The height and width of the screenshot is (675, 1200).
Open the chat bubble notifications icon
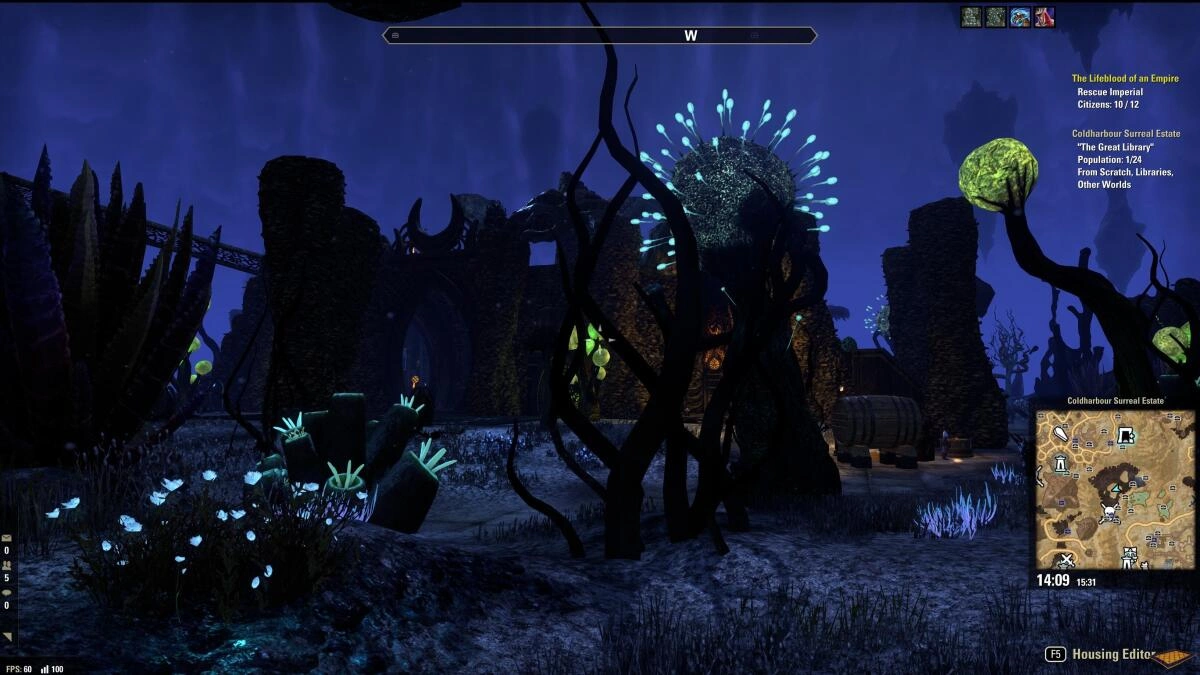[x=7, y=592]
